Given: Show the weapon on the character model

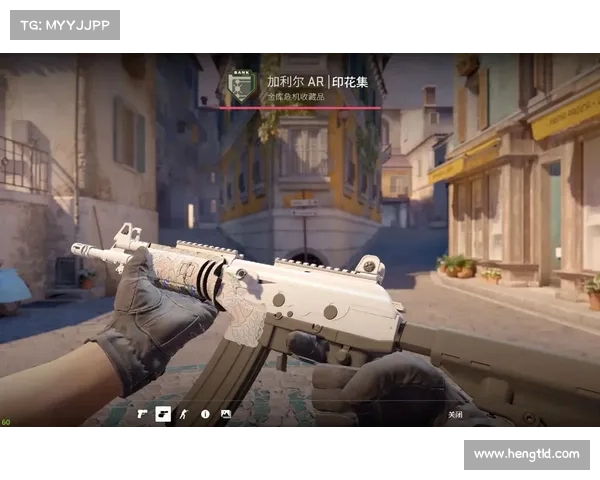Looking at the screenshot, I should click(x=184, y=413).
